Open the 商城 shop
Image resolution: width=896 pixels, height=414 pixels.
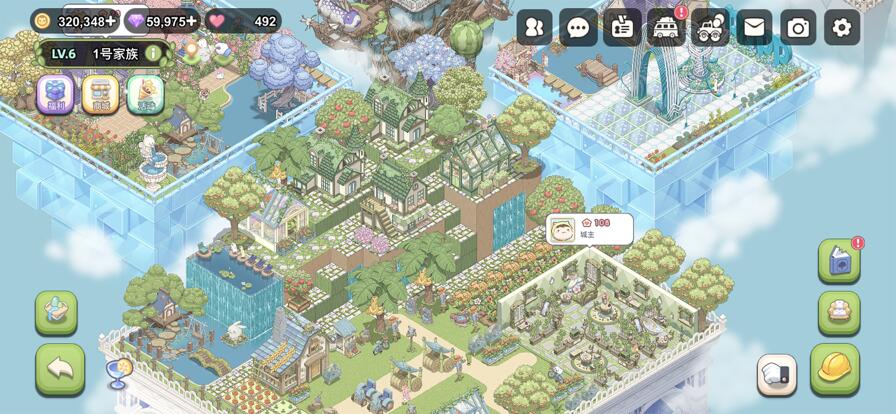click(x=100, y=94)
